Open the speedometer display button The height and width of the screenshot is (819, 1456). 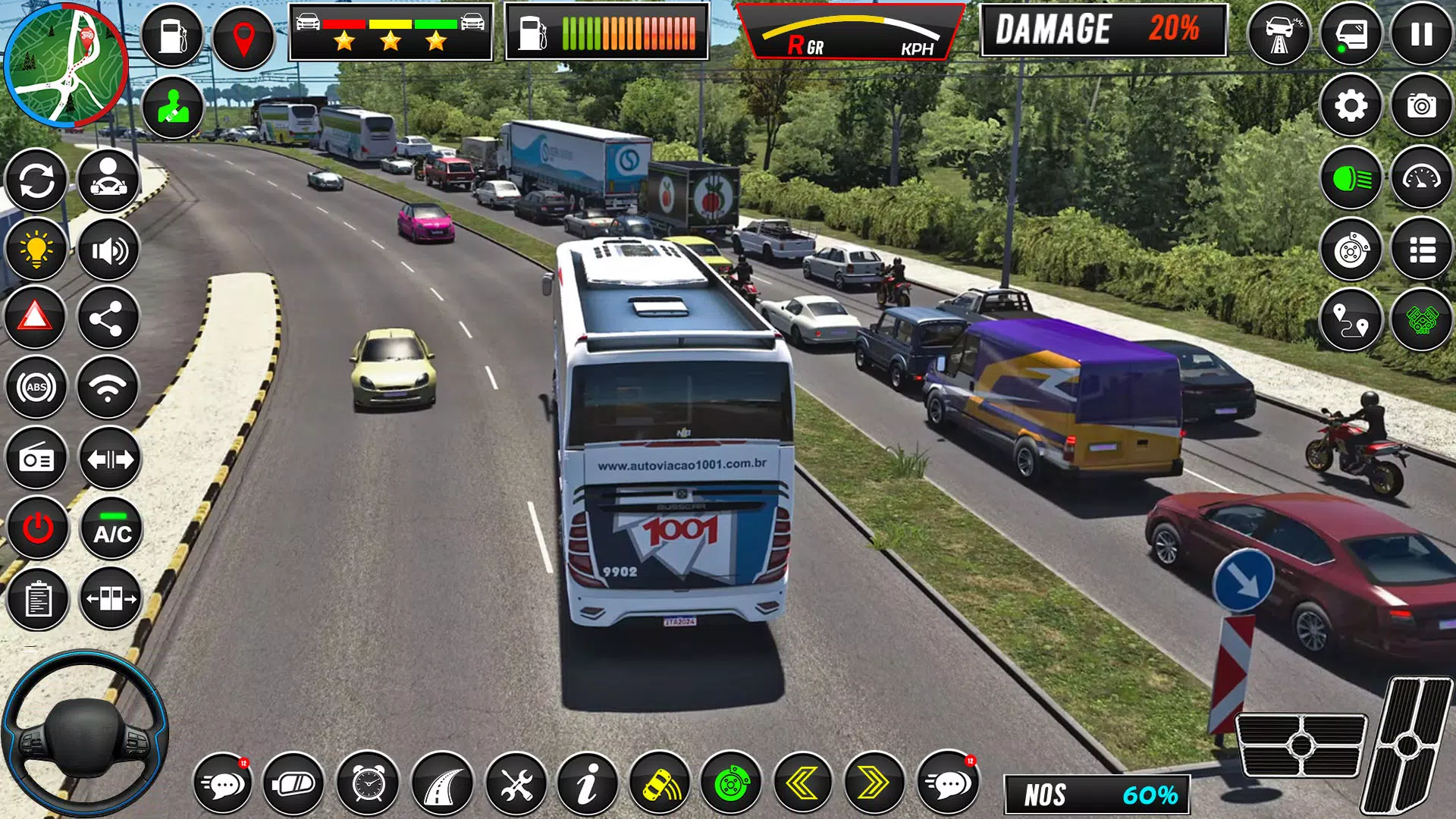tap(1420, 180)
